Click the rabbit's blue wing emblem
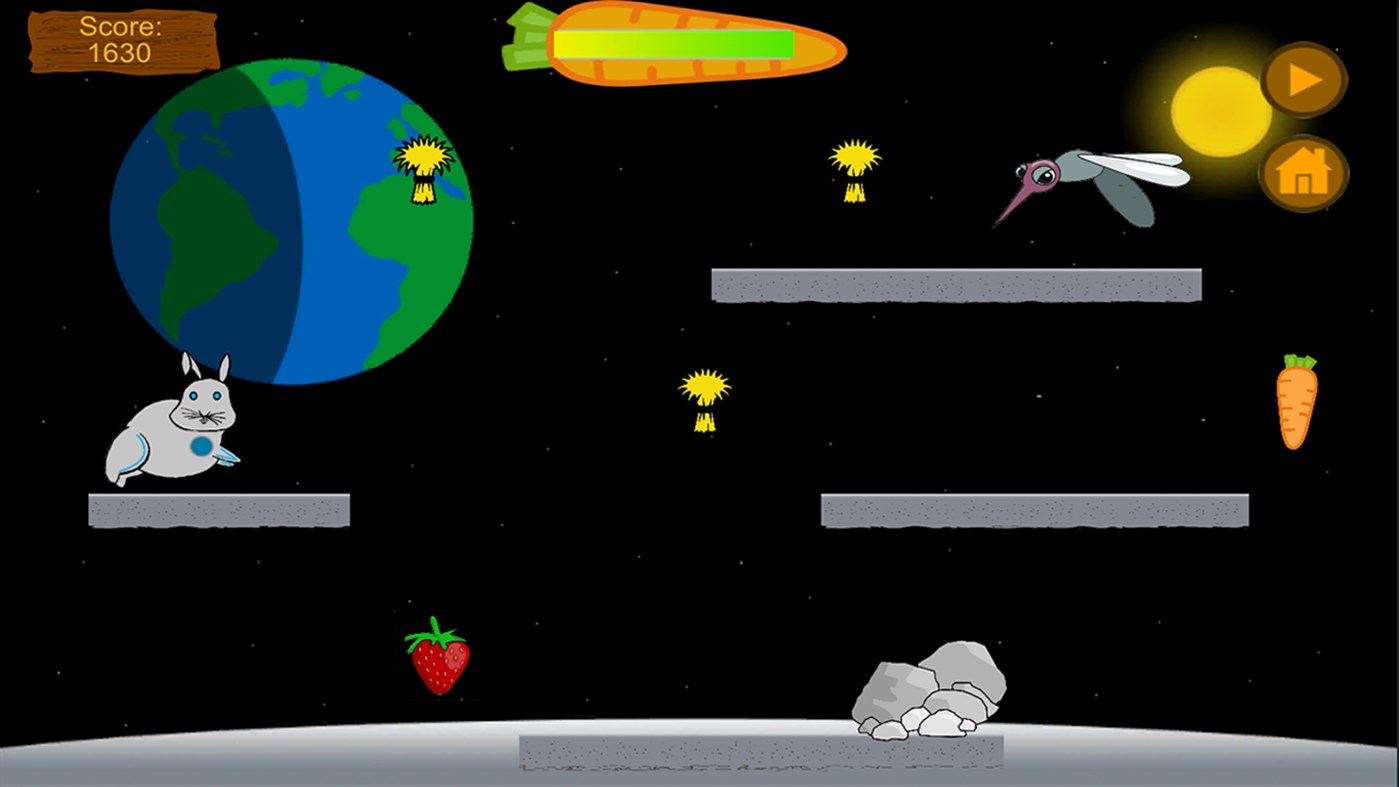Image resolution: width=1399 pixels, height=787 pixels. pos(201,443)
